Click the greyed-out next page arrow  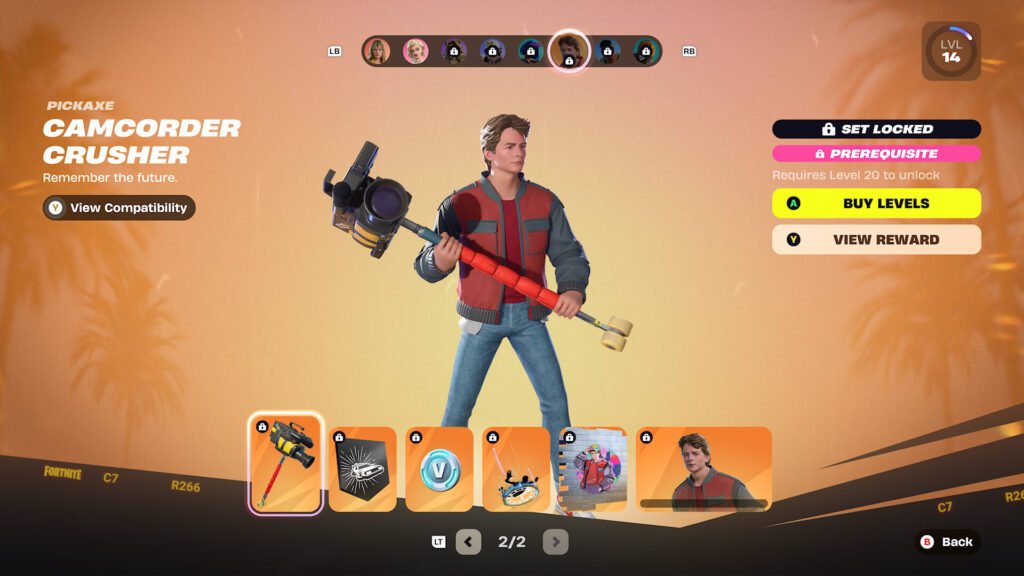(555, 542)
